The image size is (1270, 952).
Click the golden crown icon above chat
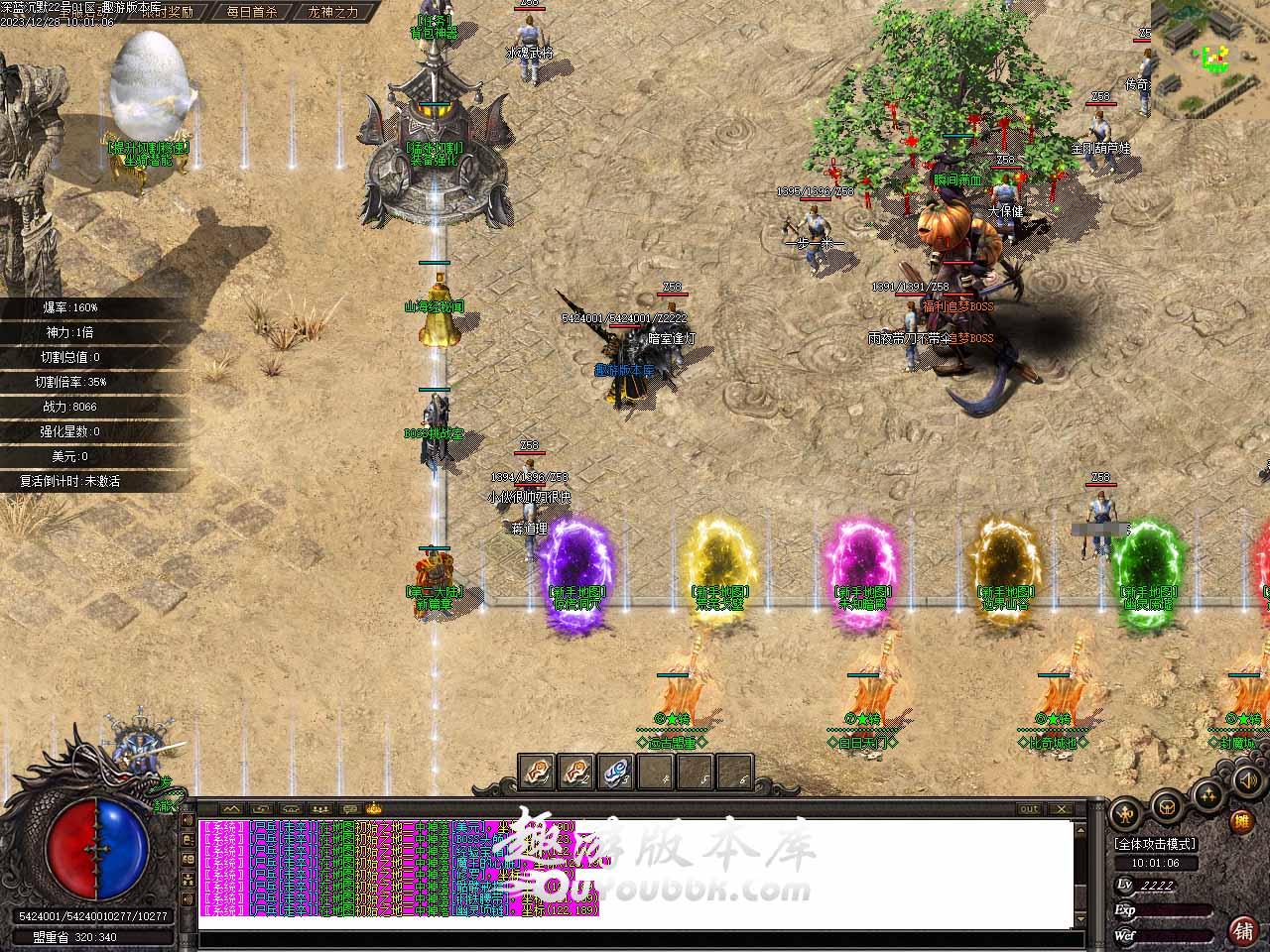click(373, 809)
